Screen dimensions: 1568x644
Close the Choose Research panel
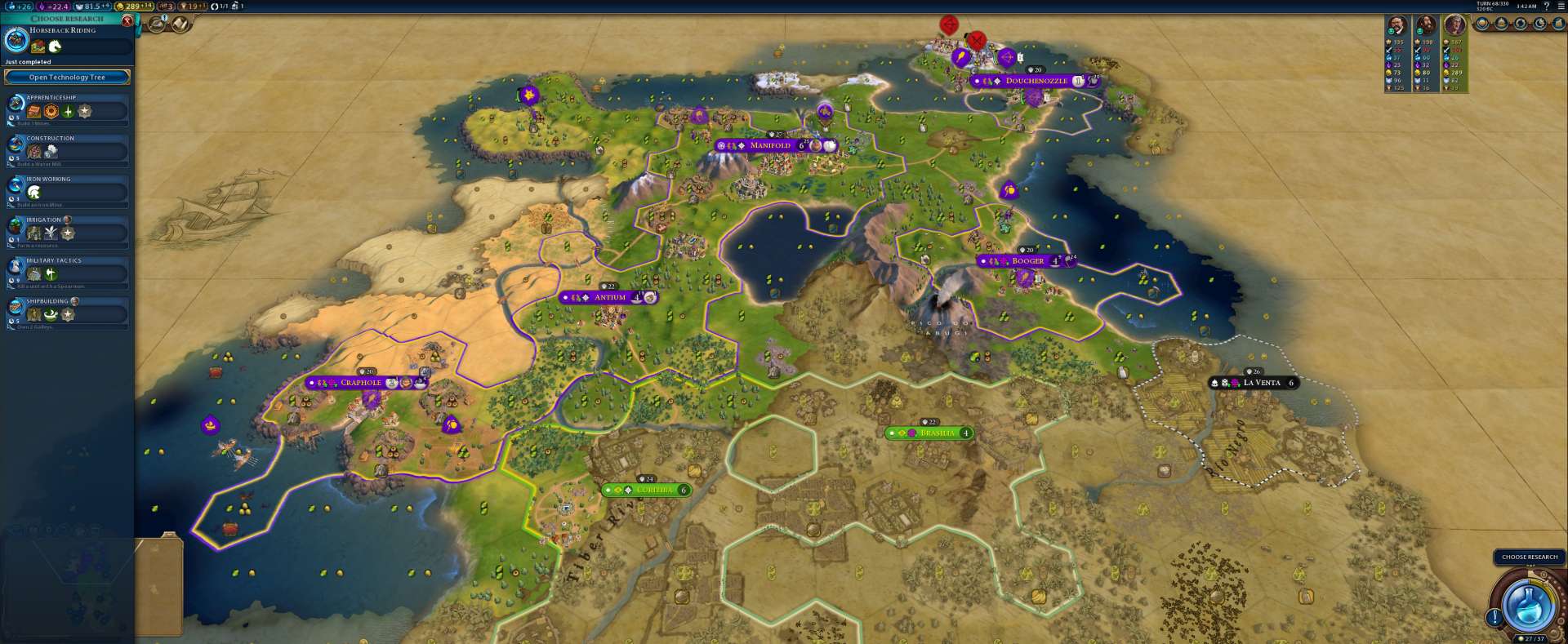(x=127, y=20)
